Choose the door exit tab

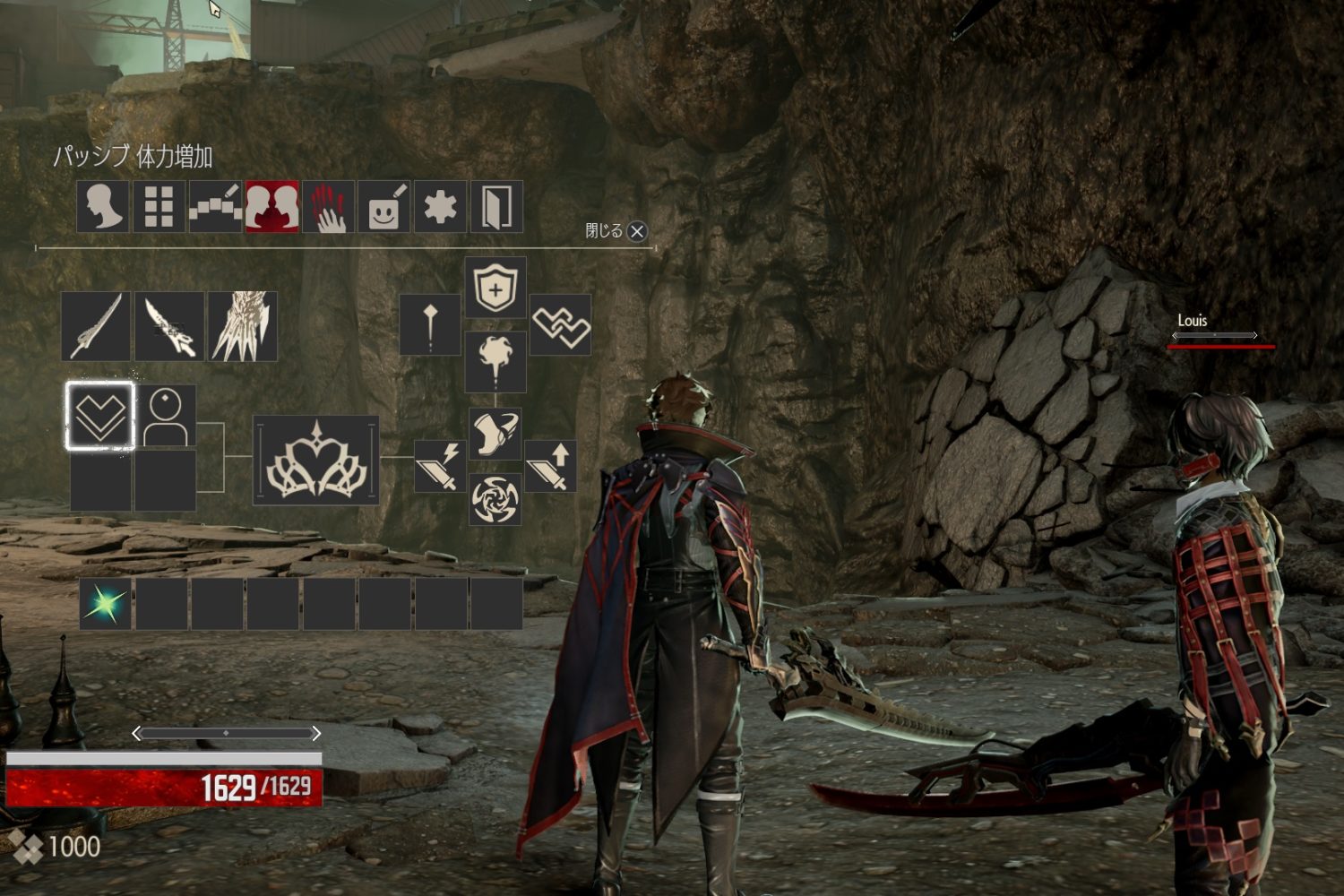(496, 207)
